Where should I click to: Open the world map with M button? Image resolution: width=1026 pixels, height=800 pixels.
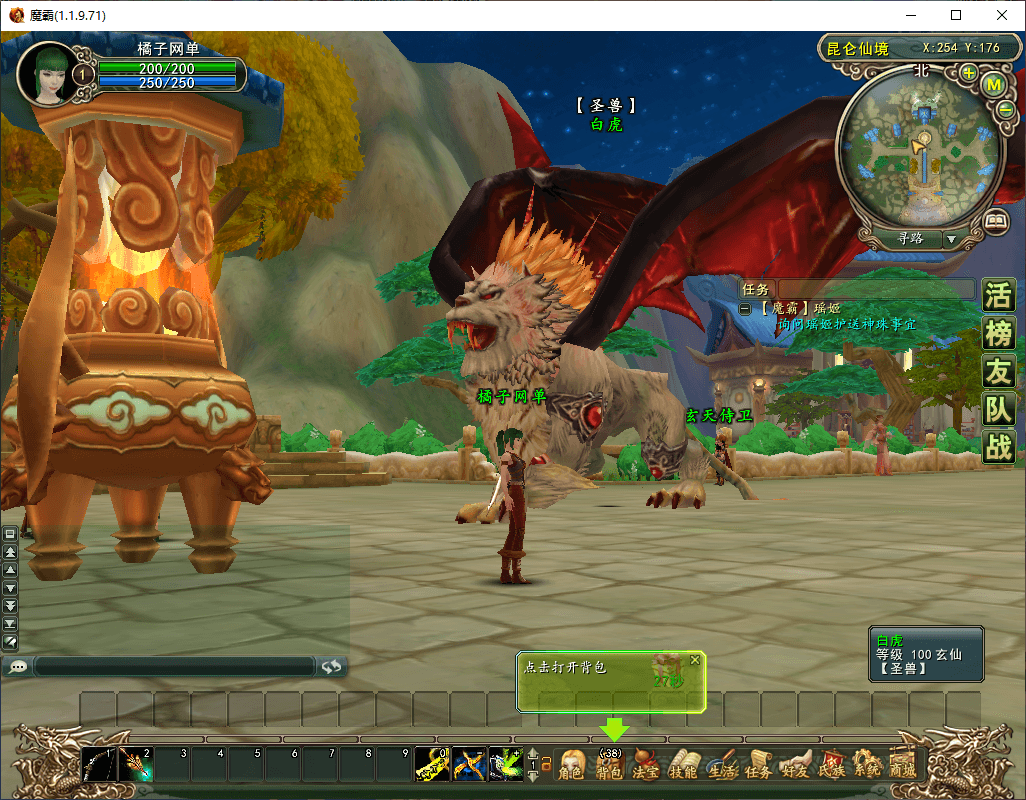coord(994,85)
